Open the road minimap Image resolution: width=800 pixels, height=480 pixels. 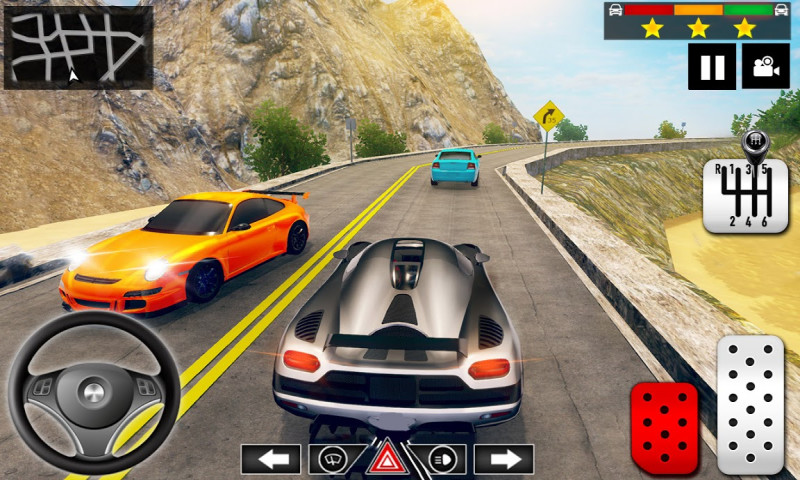click(x=78, y=47)
